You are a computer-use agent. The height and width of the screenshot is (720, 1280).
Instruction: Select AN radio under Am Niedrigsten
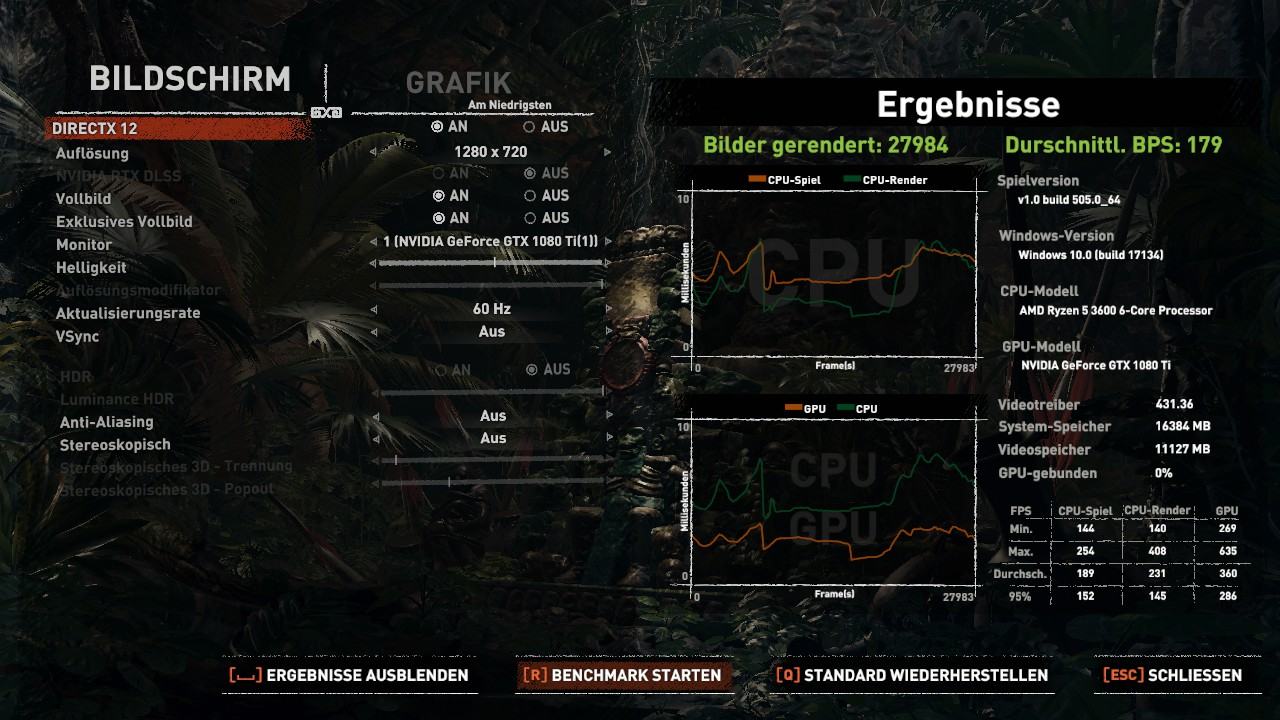437,128
